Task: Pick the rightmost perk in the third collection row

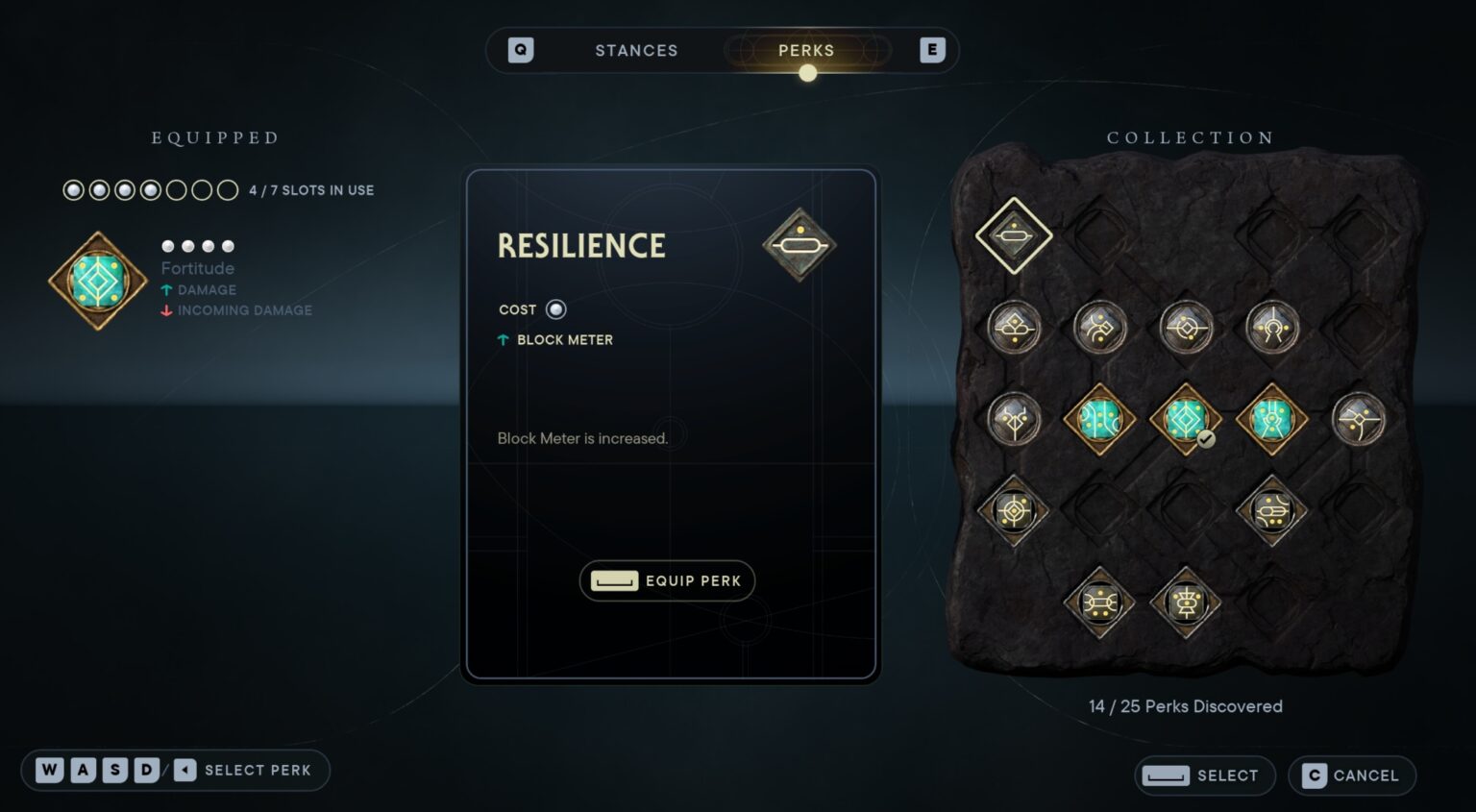Action: [x=1360, y=418]
